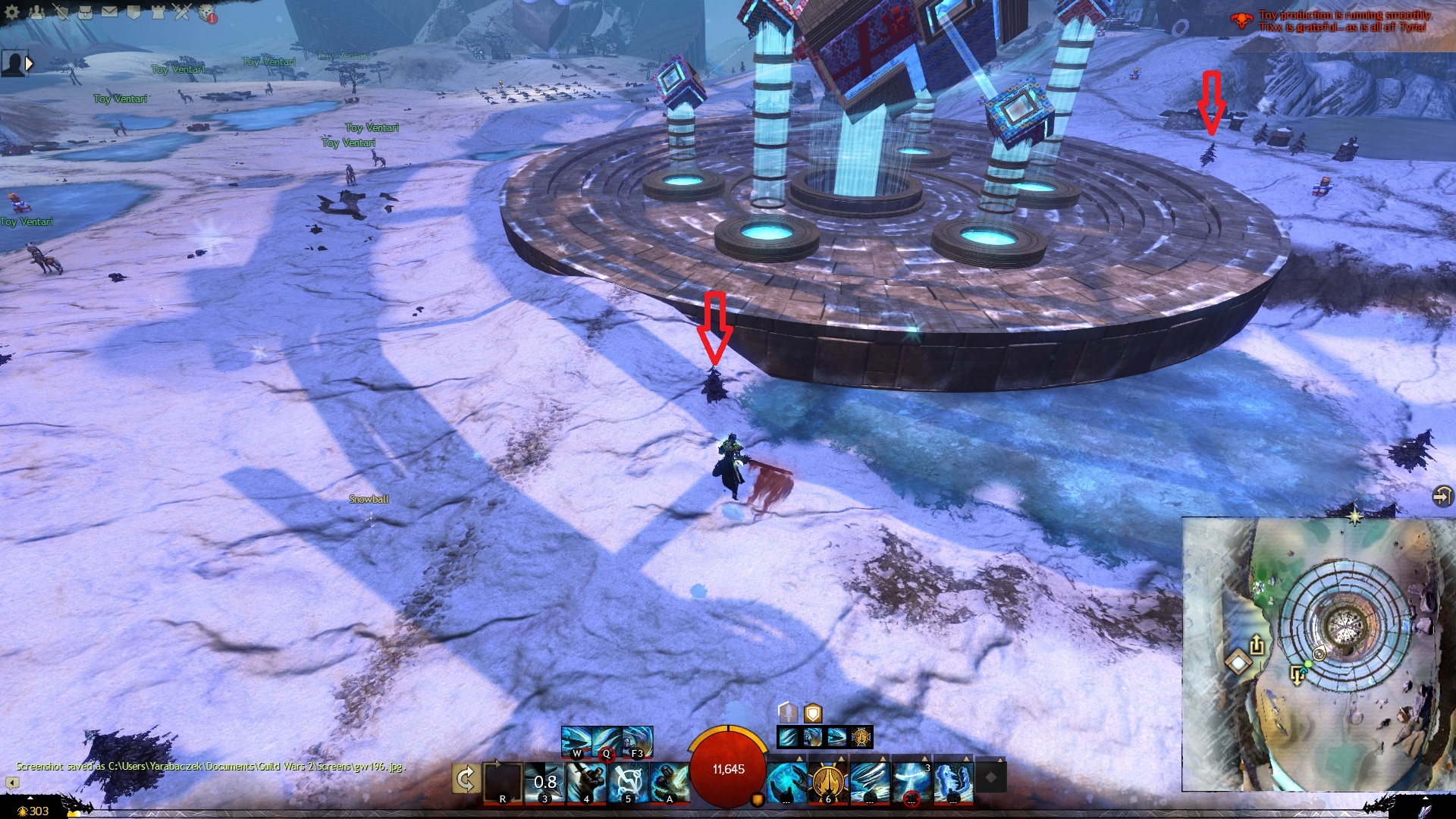Open the minimap
This screenshot has height=819, width=1456.
click(x=1318, y=654)
